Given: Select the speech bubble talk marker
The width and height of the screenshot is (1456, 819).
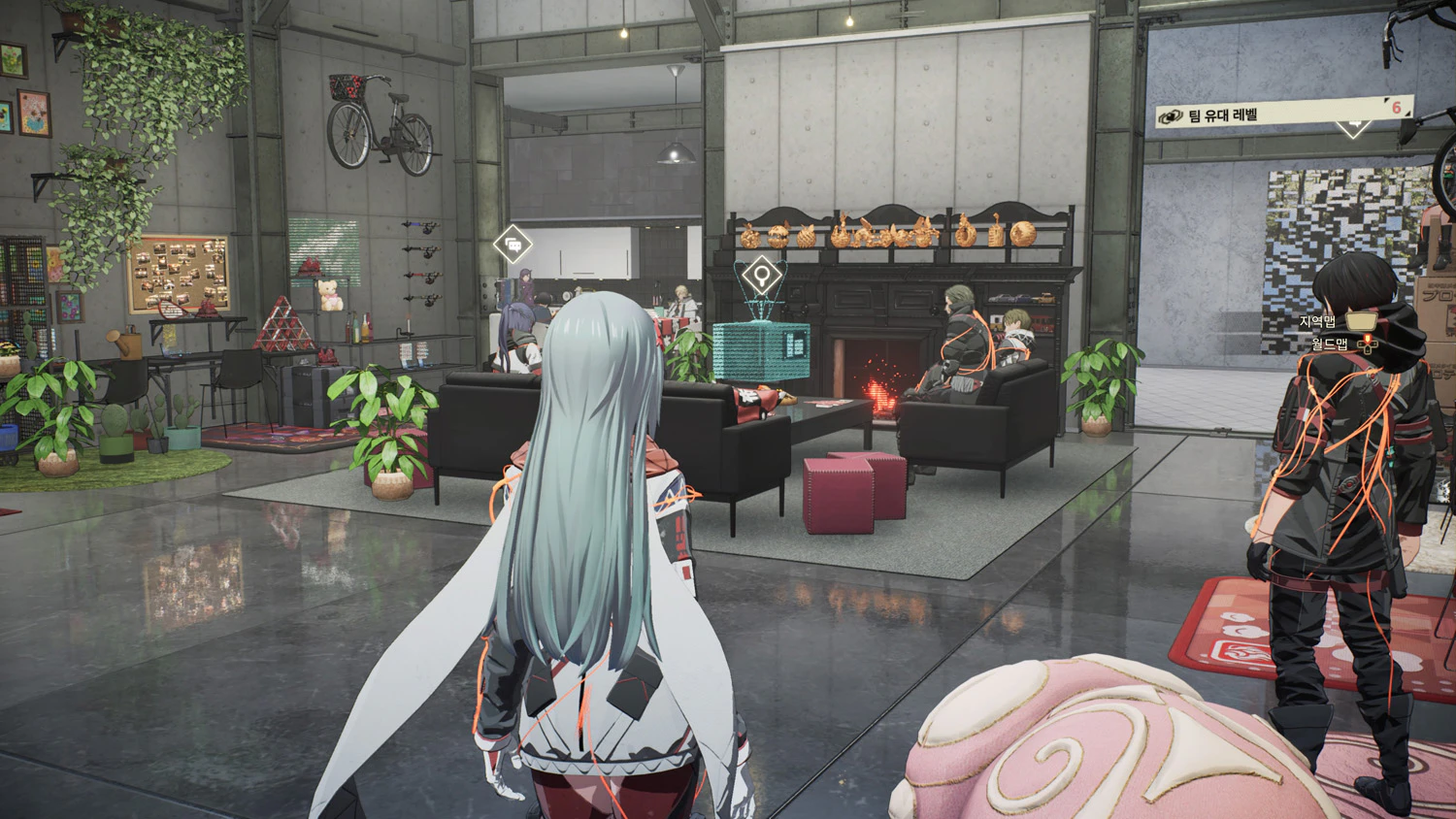Looking at the screenshot, I should 511,243.
